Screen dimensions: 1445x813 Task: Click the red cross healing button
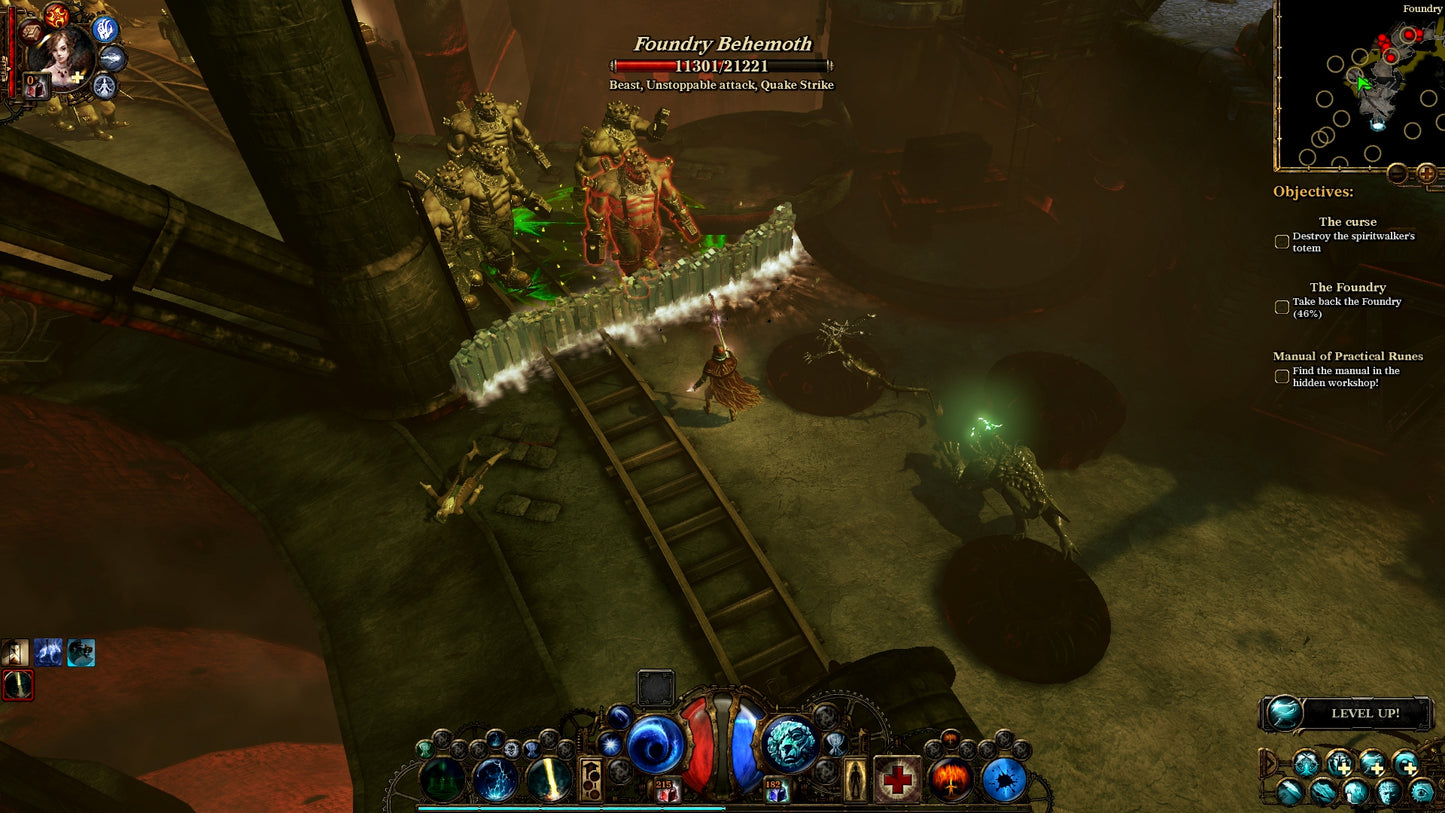coord(897,780)
